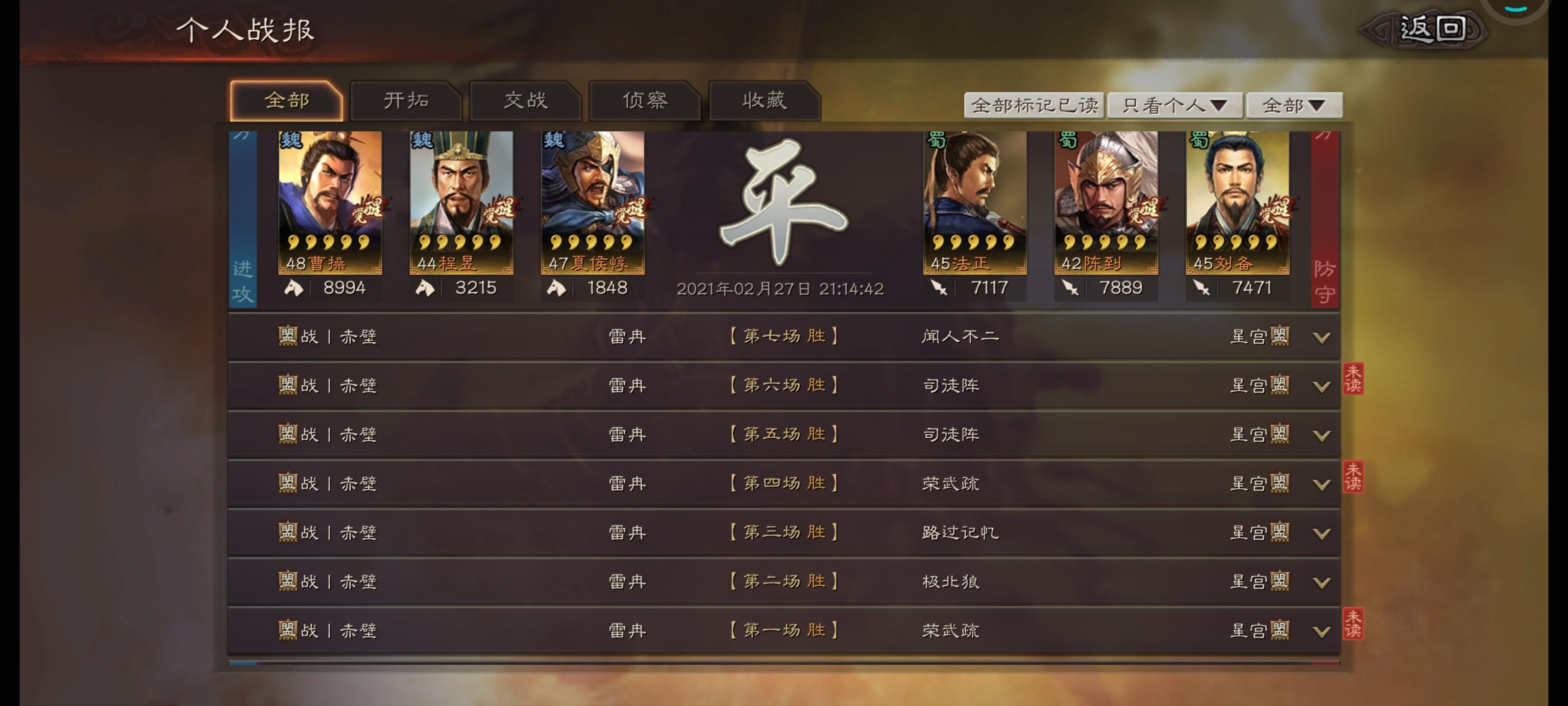The image size is (1568, 706).
Task: Open the 收藏 tab
Action: coord(764,101)
